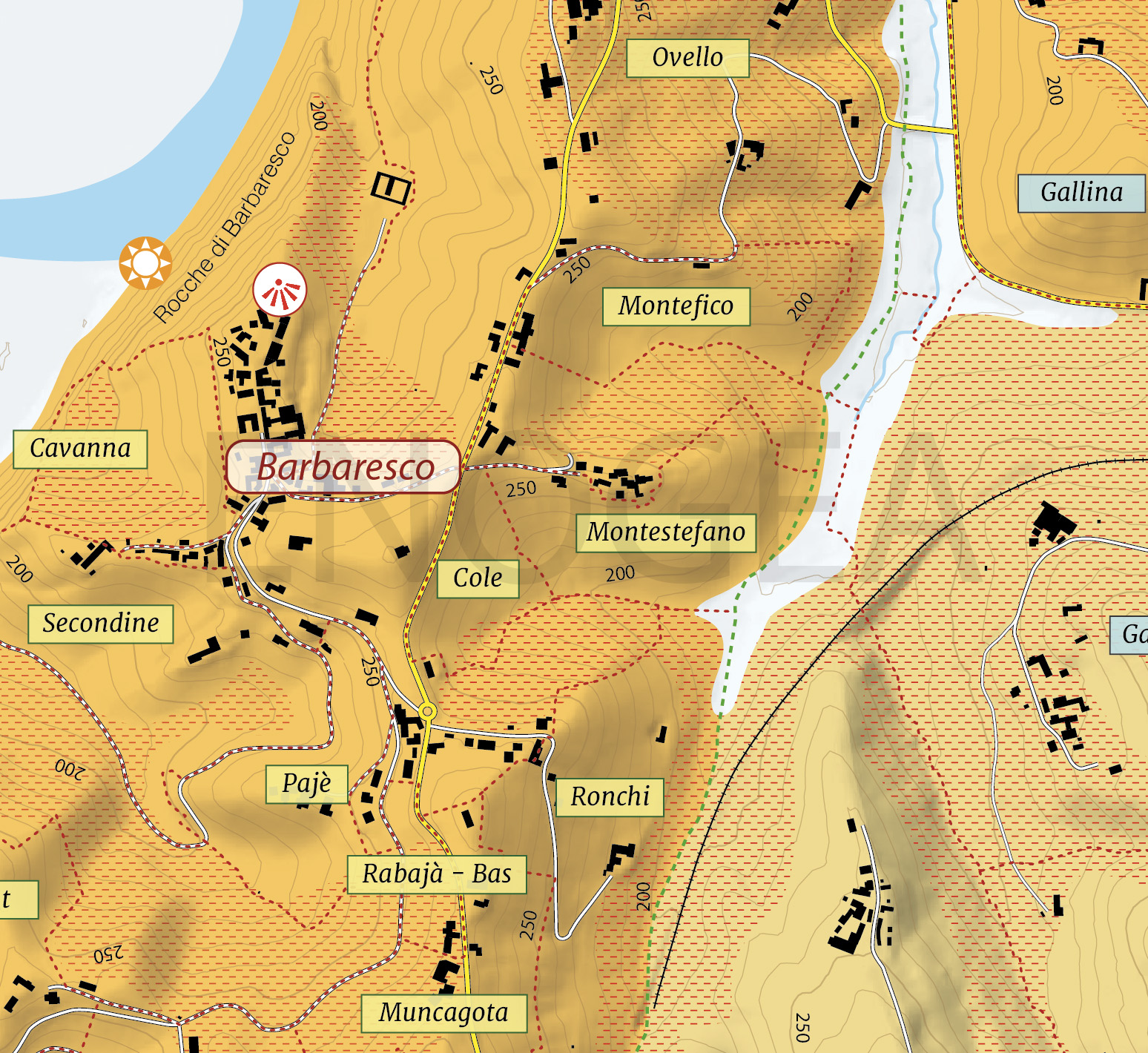Choose the Muncagota vineyard label
The width and height of the screenshot is (1148, 1053).
click(443, 1013)
